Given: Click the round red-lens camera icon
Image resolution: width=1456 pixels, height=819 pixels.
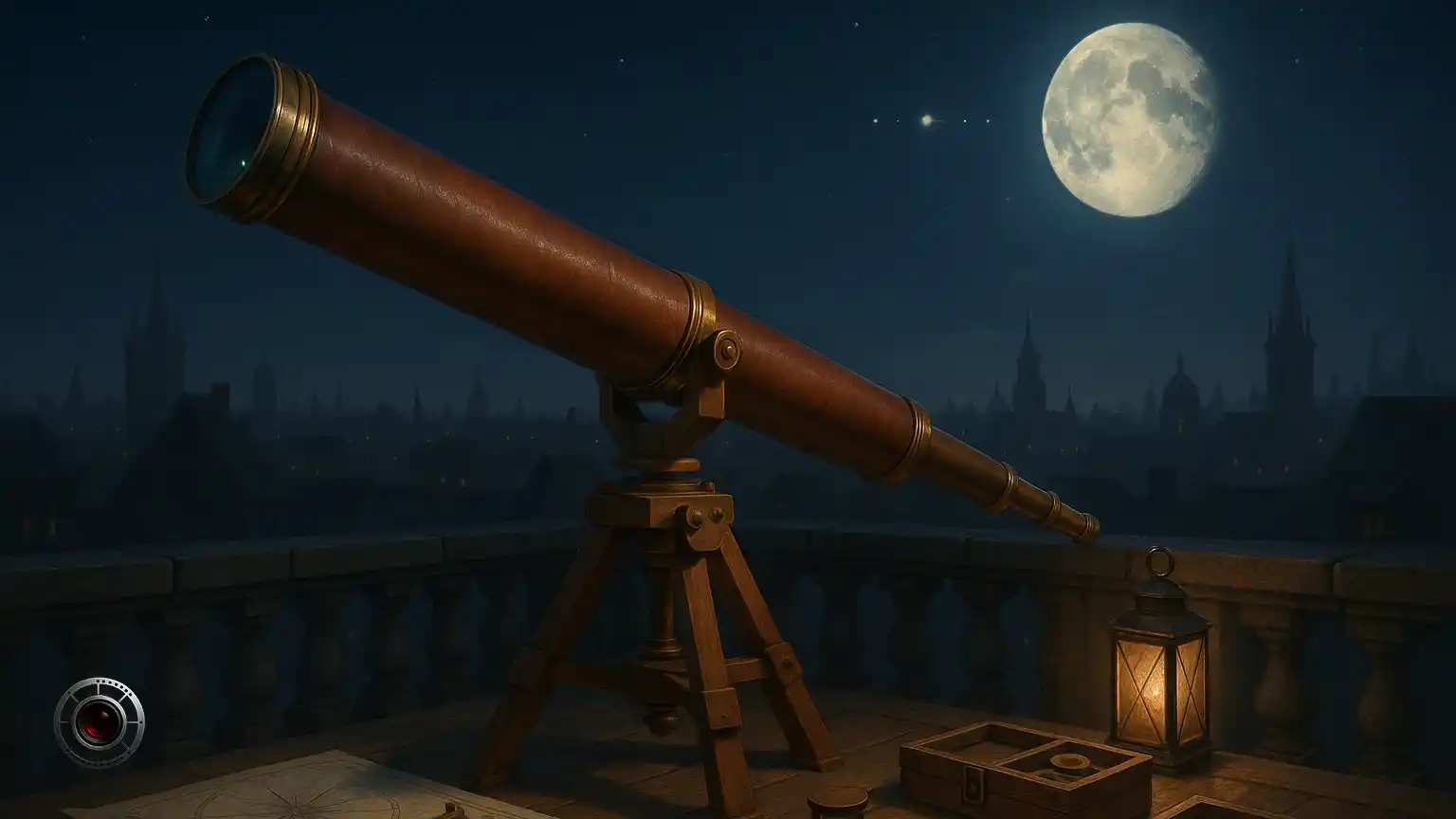Looking at the screenshot, I should pyautogui.click(x=99, y=721).
